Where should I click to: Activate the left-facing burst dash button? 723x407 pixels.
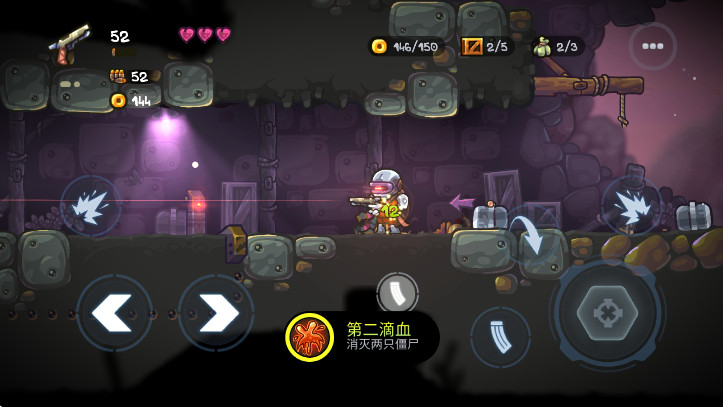[91, 204]
